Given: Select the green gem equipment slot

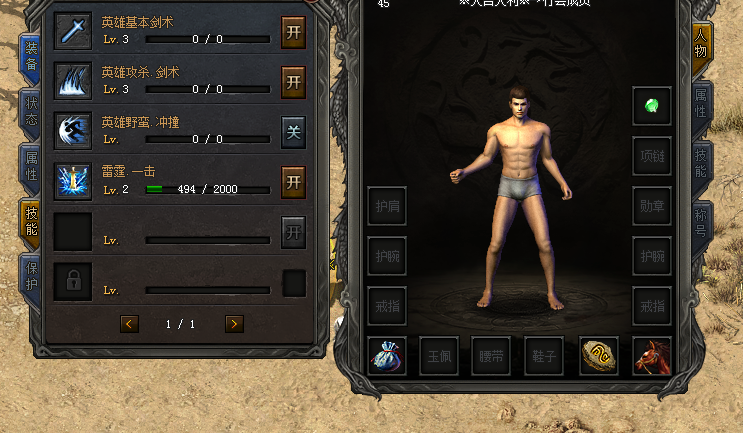Looking at the screenshot, I should click(x=651, y=105).
